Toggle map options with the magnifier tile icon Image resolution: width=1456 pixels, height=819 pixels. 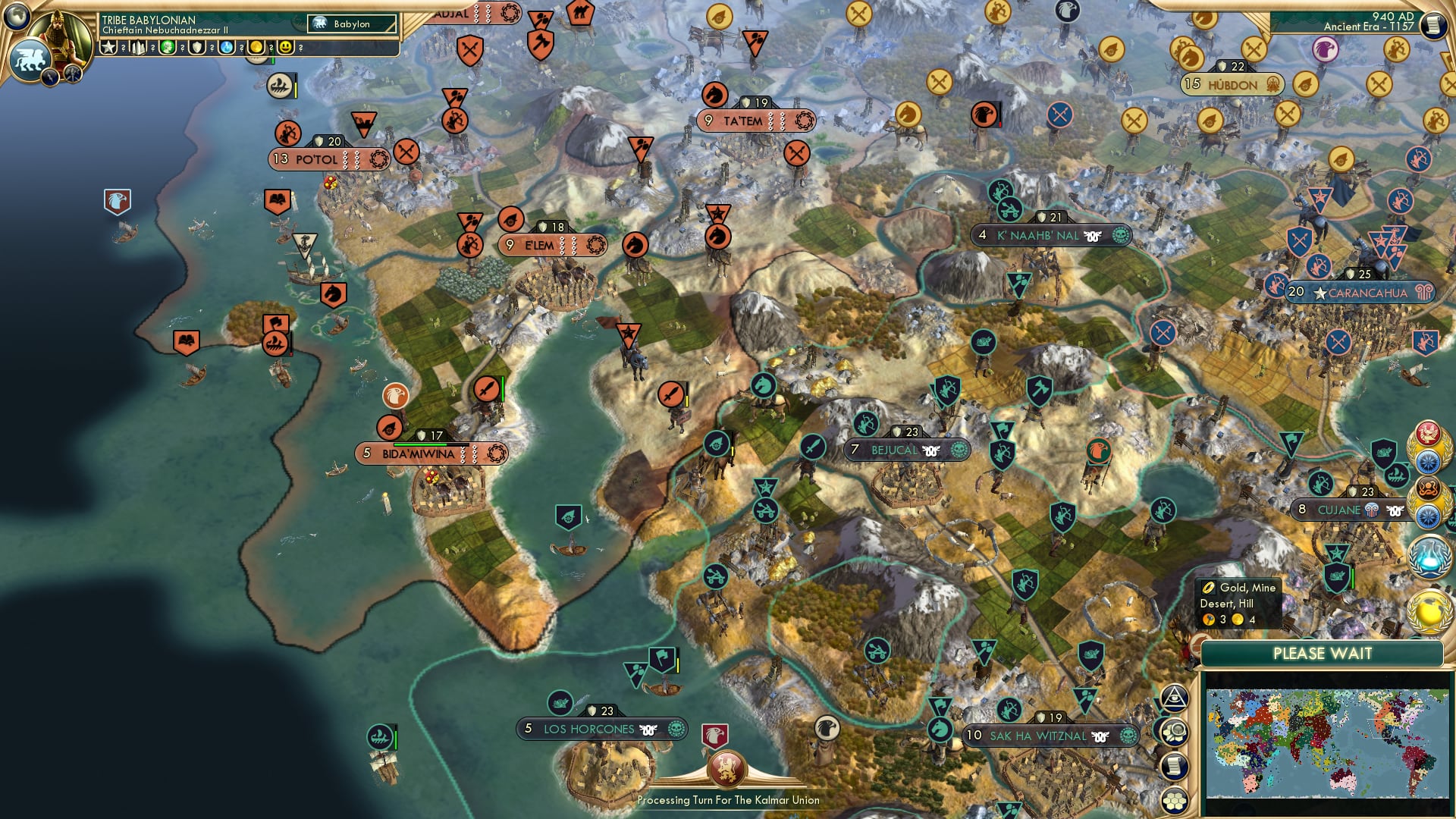(x=1175, y=730)
